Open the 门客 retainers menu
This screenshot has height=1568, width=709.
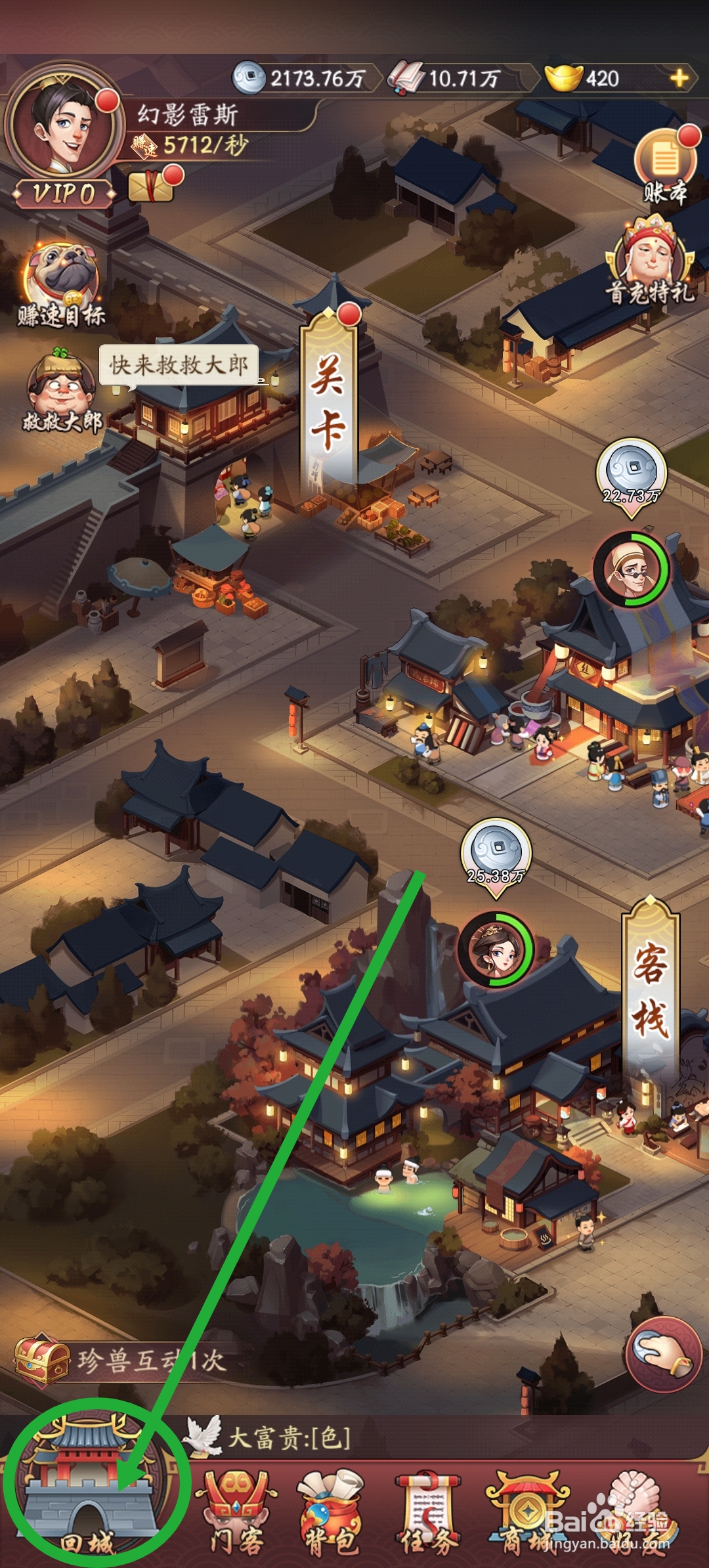coord(235,1512)
